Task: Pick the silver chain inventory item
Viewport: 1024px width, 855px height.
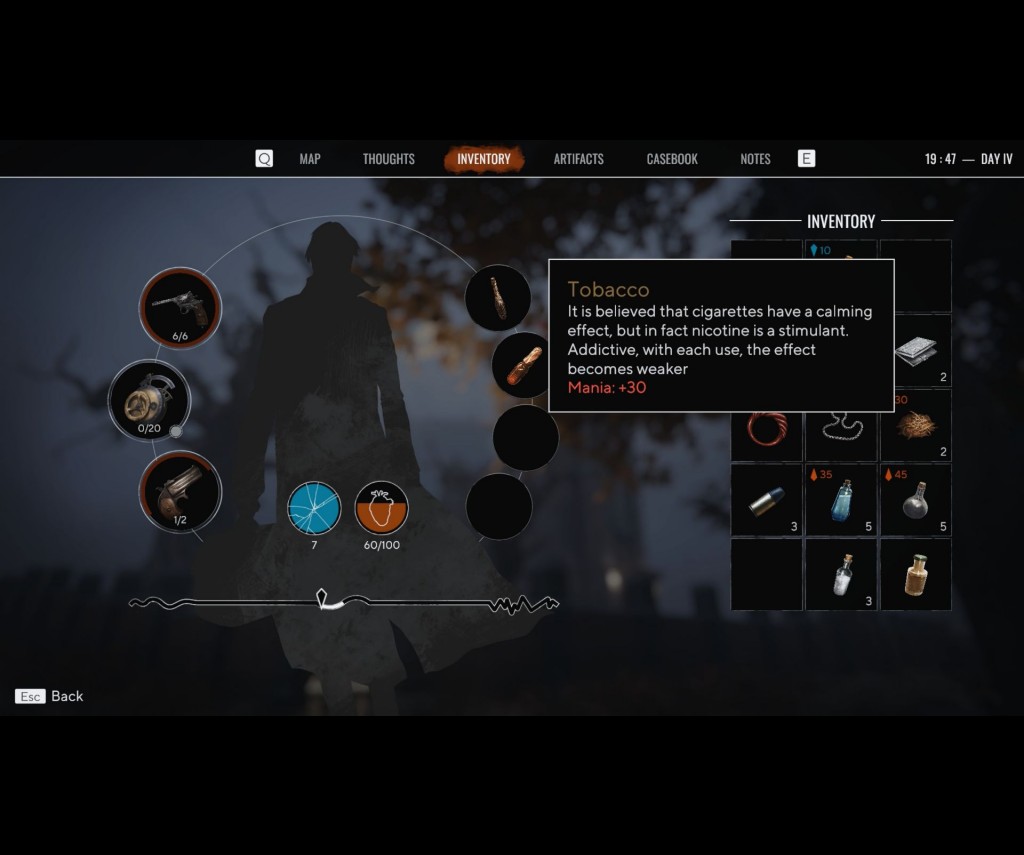Action: pyautogui.click(x=841, y=427)
